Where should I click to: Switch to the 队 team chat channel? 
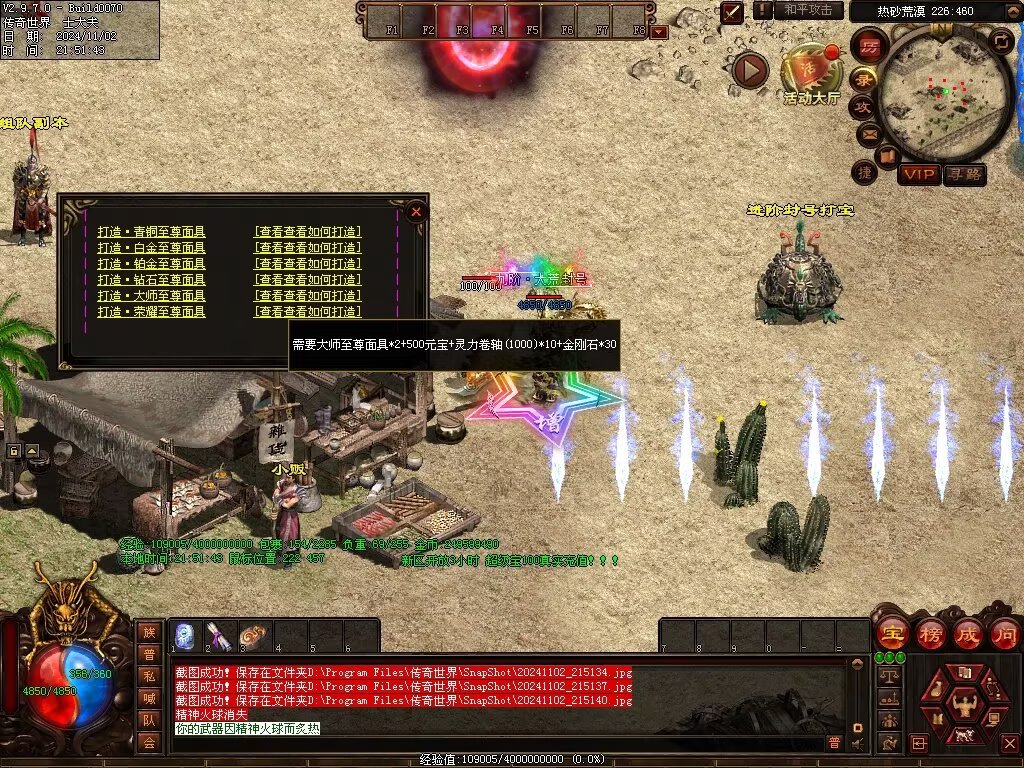[x=148, y=719]
